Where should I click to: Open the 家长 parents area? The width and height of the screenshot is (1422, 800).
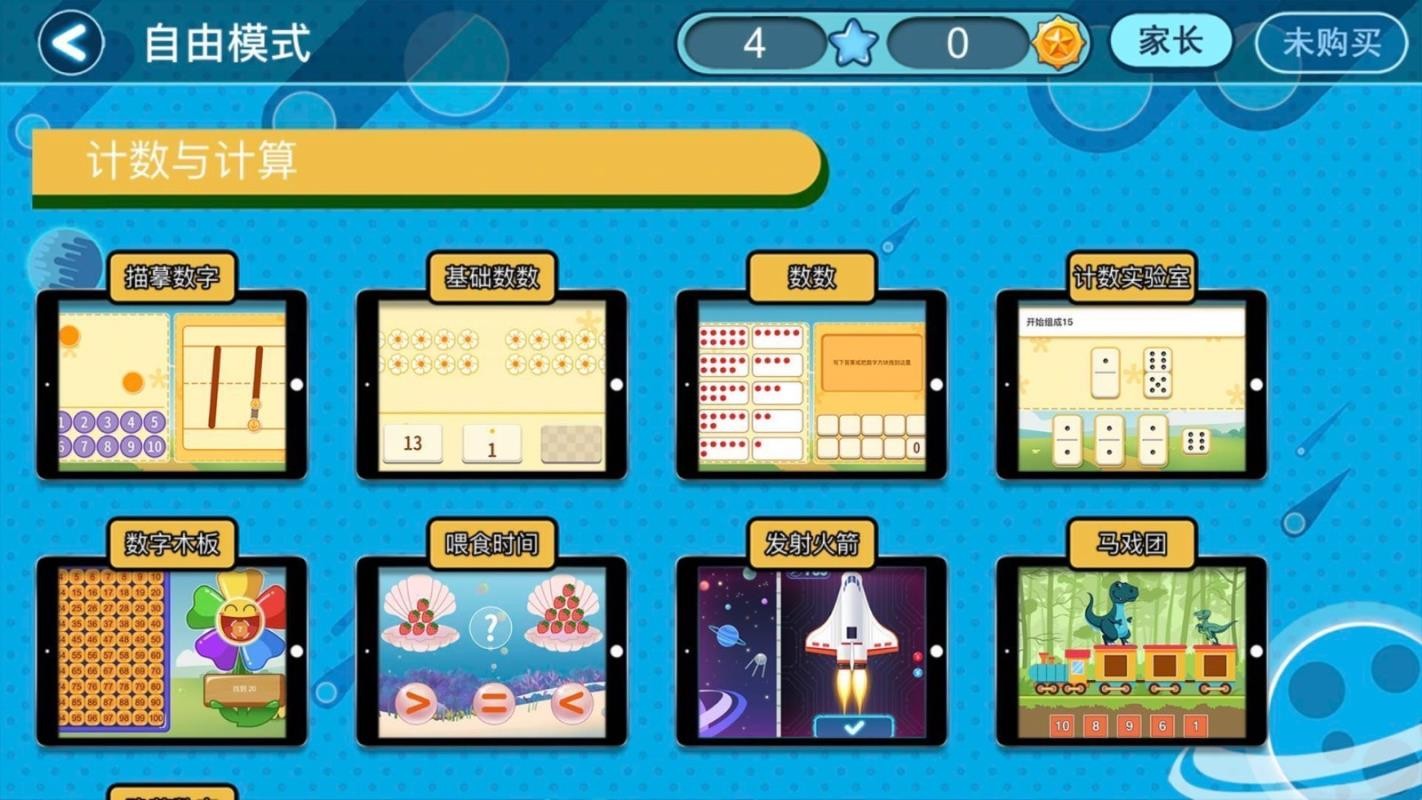point(1168,42)
